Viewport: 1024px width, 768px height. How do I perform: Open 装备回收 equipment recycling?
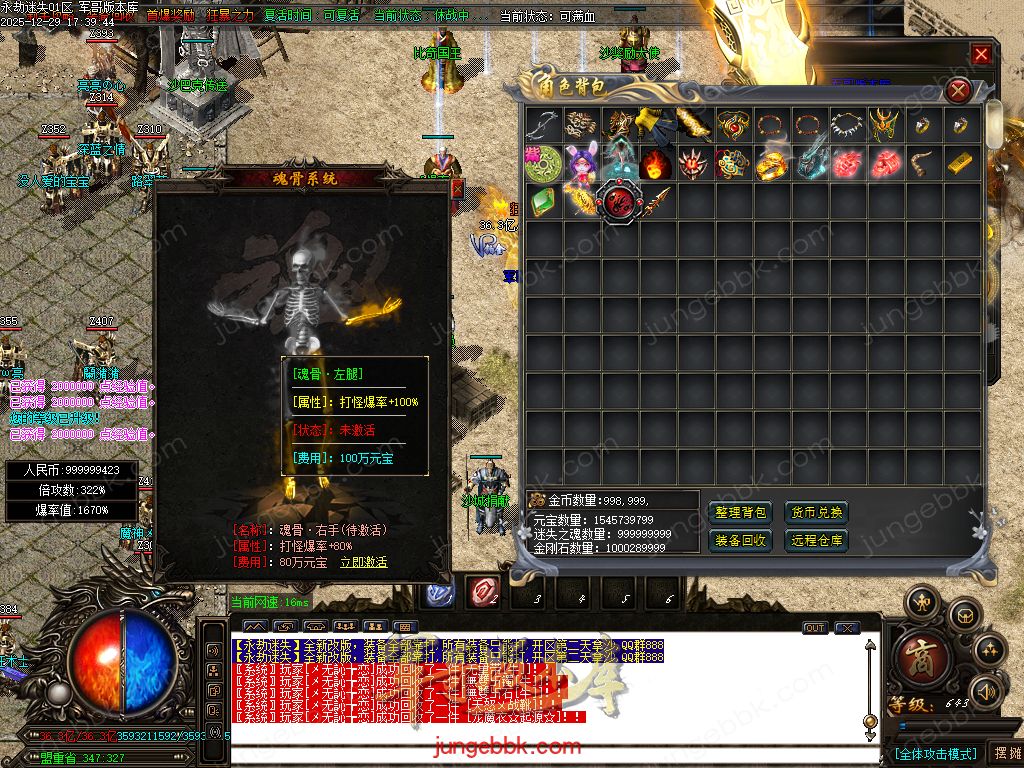[x=741, y=540]
